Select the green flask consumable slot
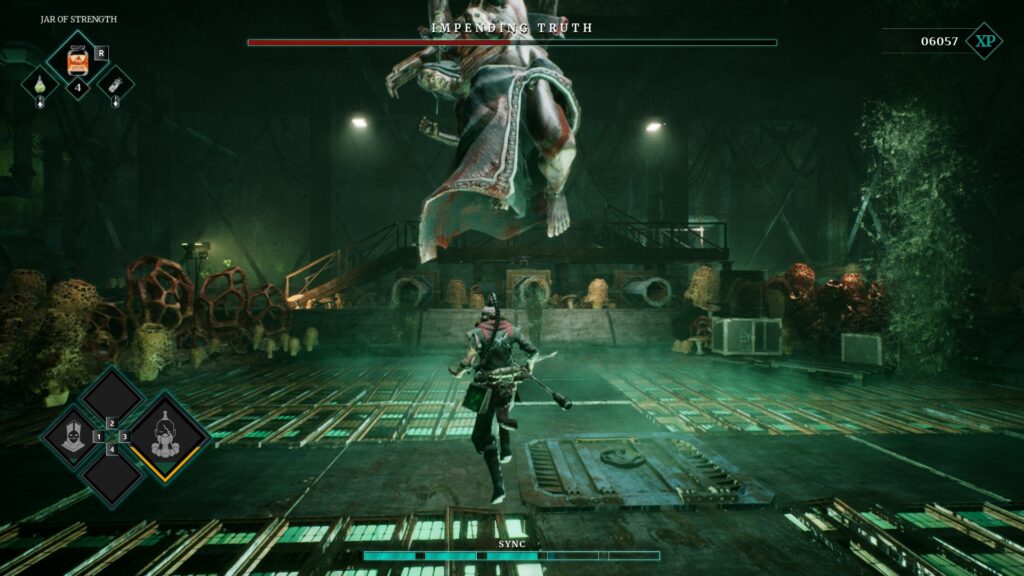This screenshot has height=576, width=1024. 40,85
